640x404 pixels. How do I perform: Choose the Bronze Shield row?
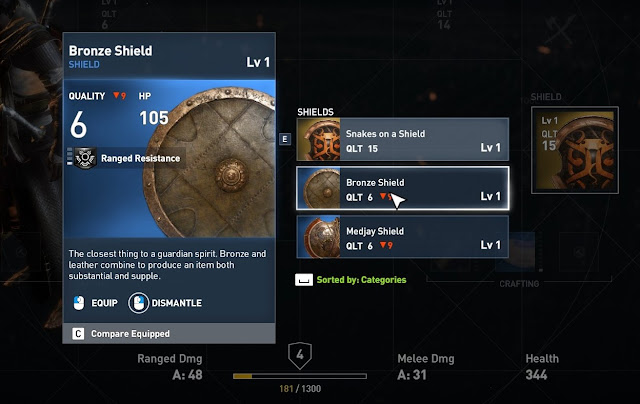pos(402,188)
